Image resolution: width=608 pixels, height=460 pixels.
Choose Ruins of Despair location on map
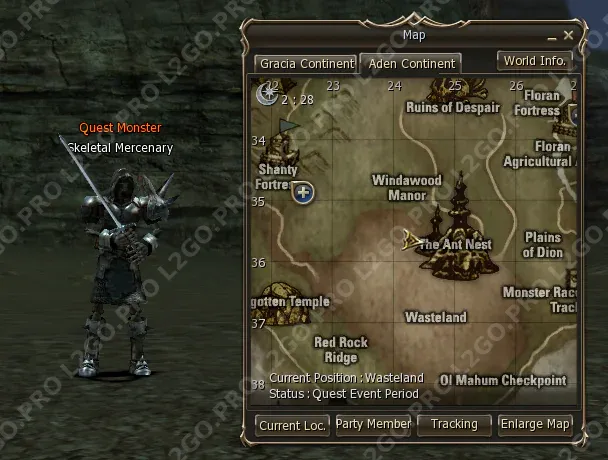453,108
